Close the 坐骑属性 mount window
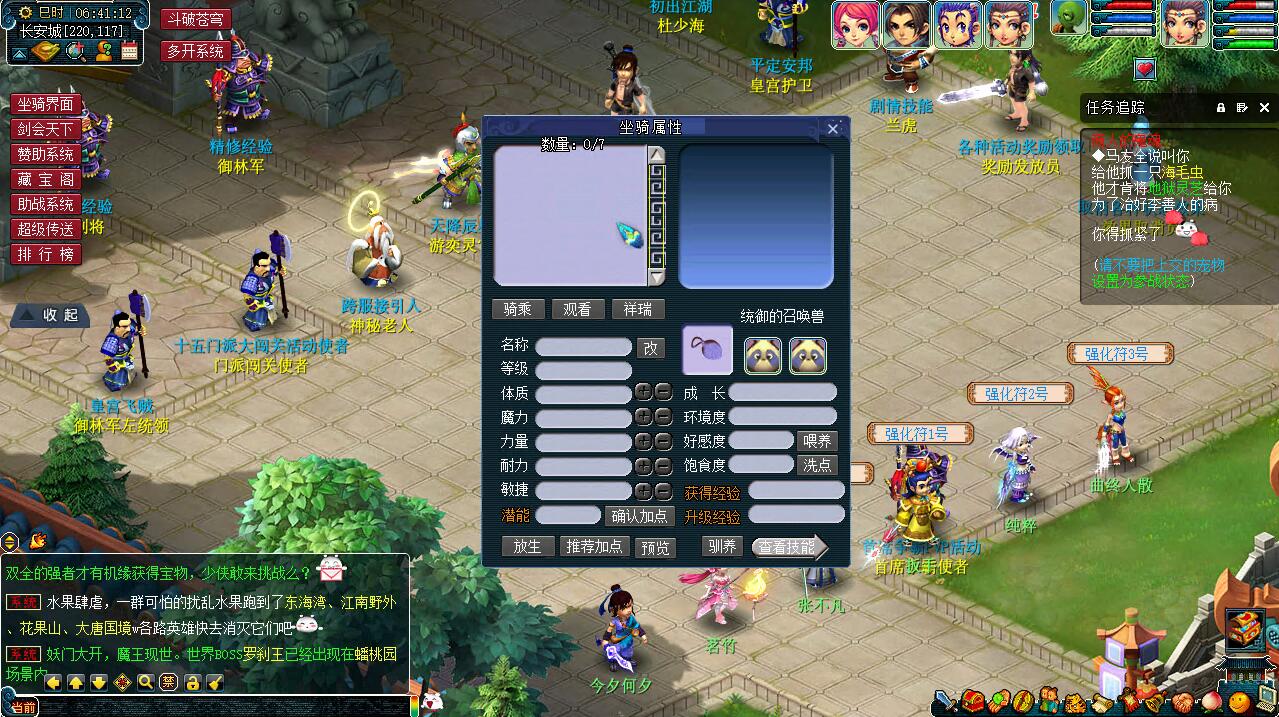Viewport: 1279px width, 717px height. point(833,128)
